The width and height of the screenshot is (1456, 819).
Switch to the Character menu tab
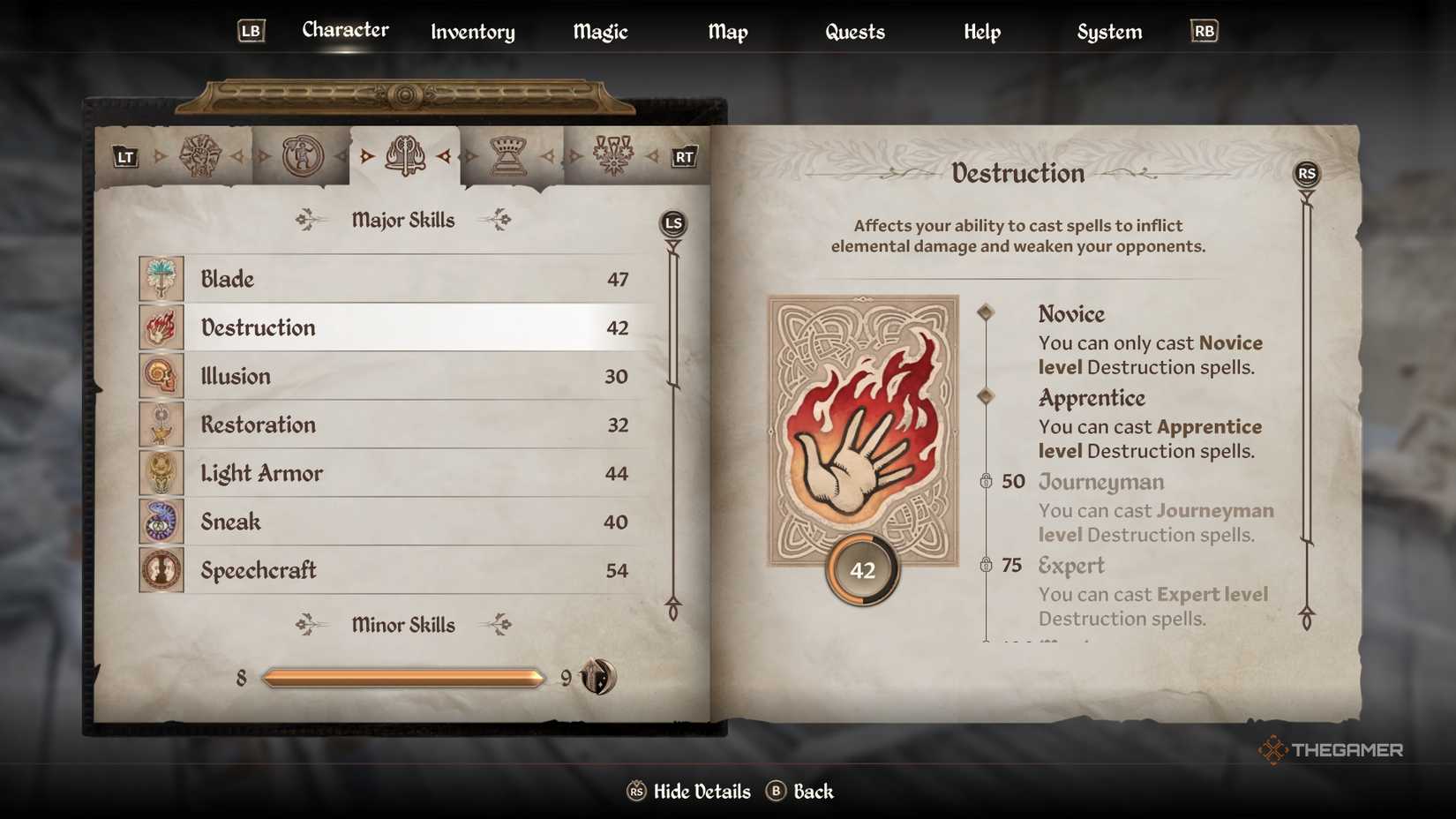pos(345,29)
